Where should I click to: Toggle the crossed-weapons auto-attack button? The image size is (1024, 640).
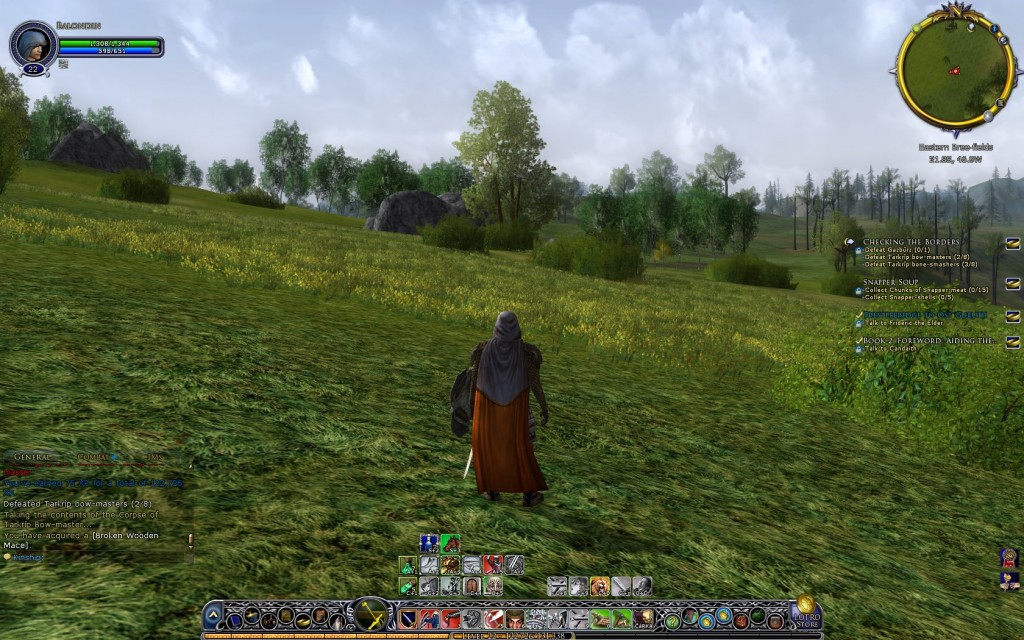(x=372, y=615)
